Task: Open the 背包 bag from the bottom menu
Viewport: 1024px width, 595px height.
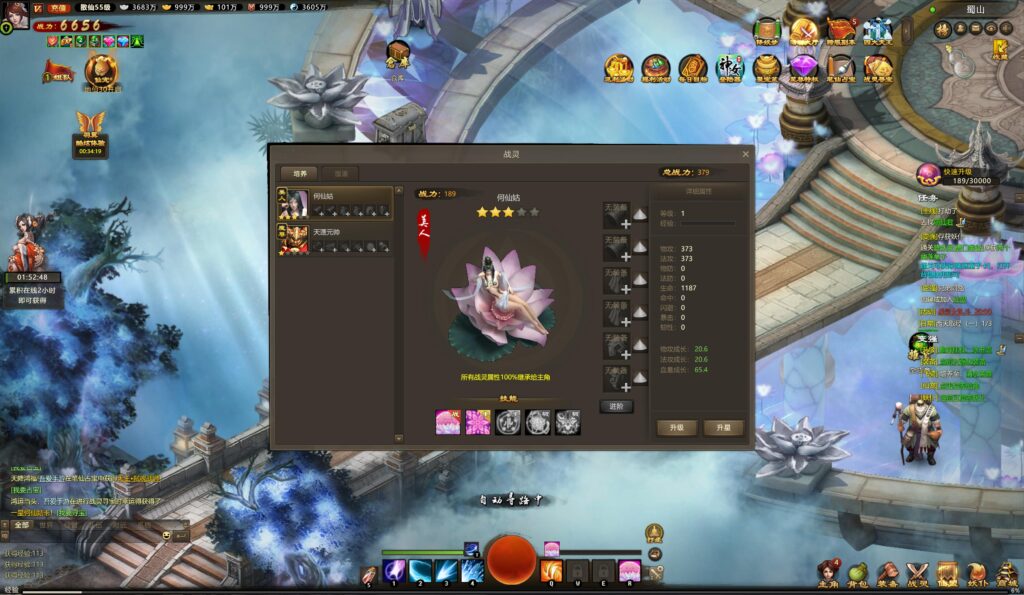Action: click(857, 573)
